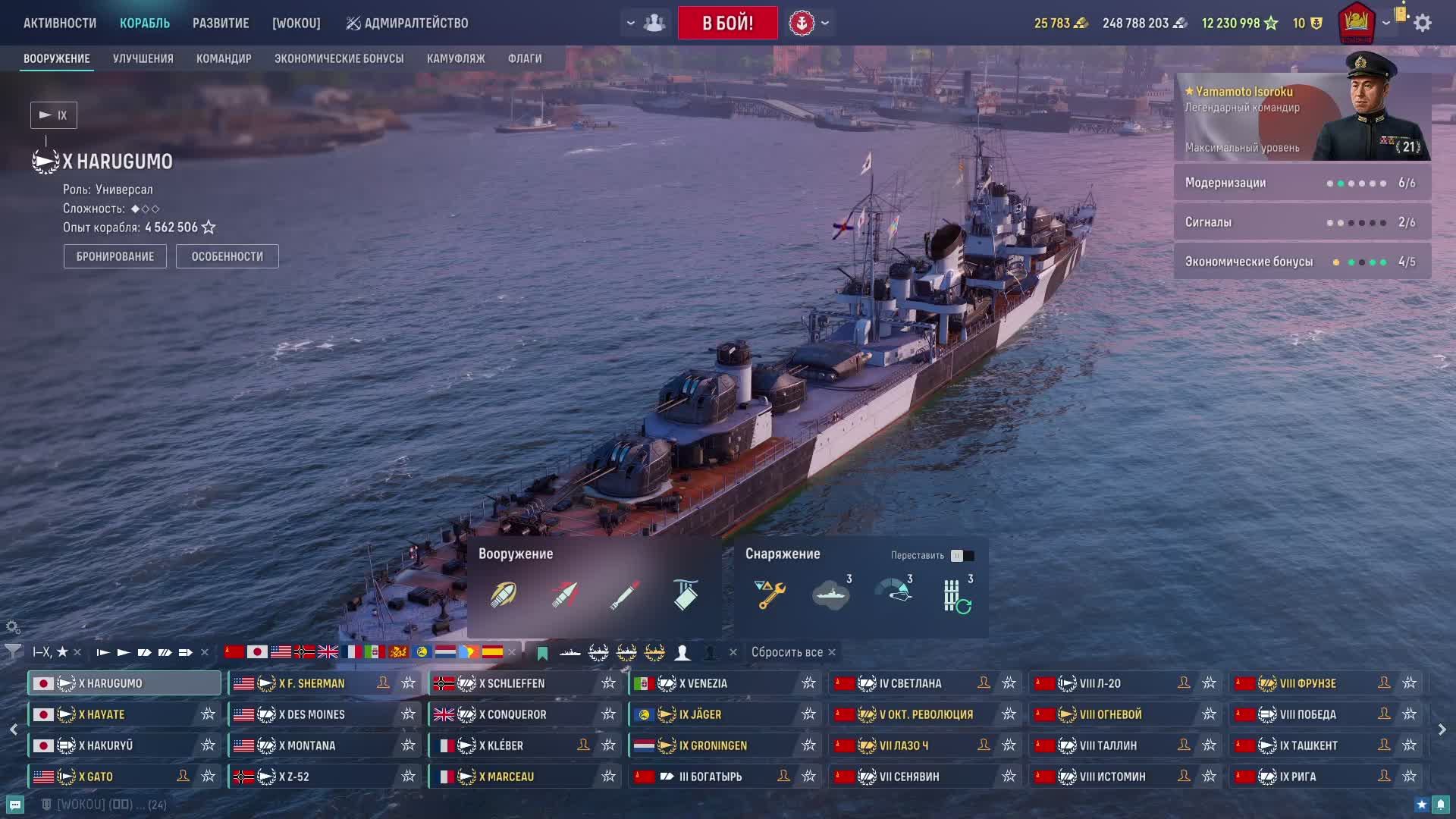
Task: Open the Модернизации panel
Action: click(1302, 183)
